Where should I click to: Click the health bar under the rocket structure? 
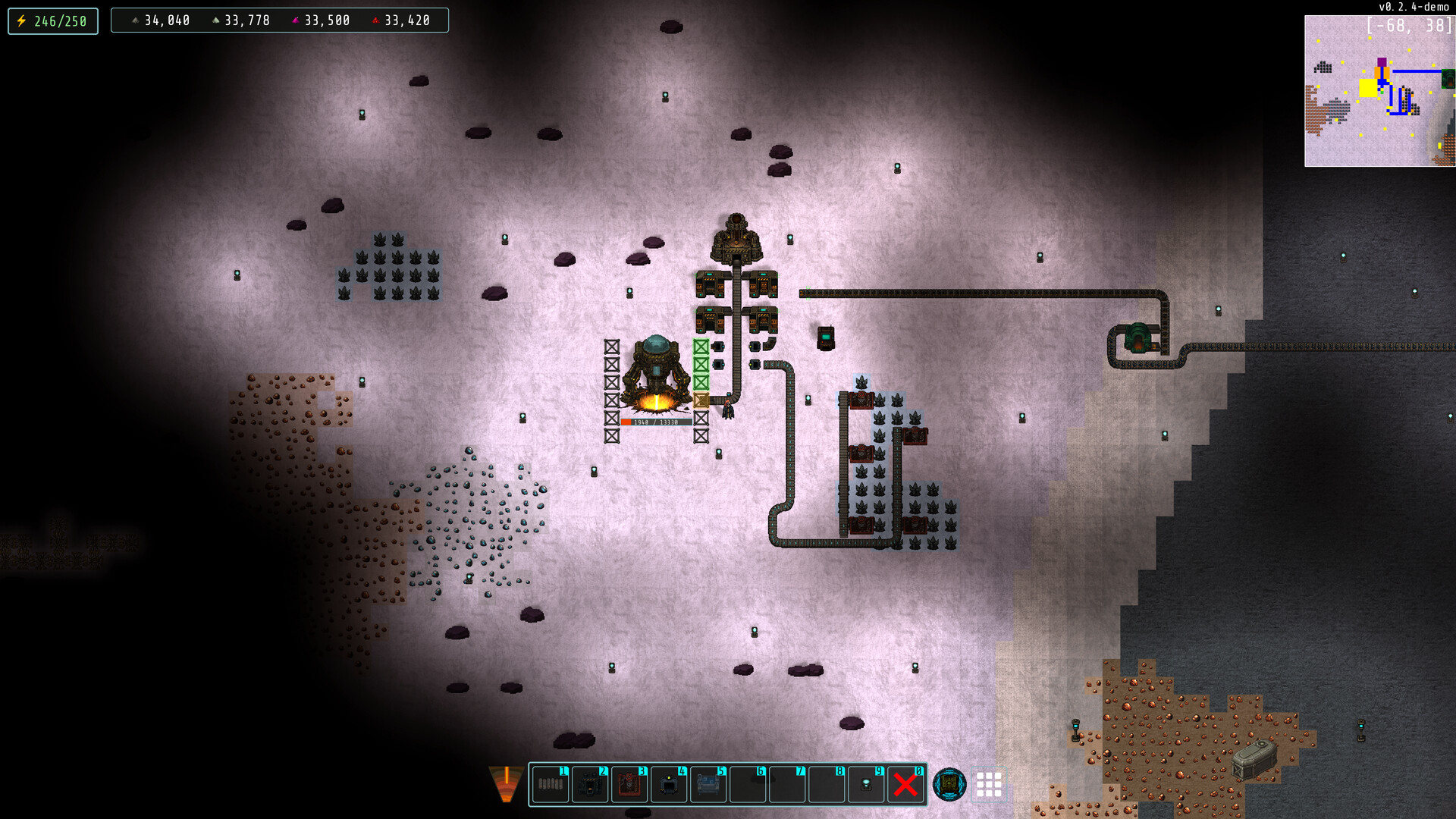pos(656,423)
